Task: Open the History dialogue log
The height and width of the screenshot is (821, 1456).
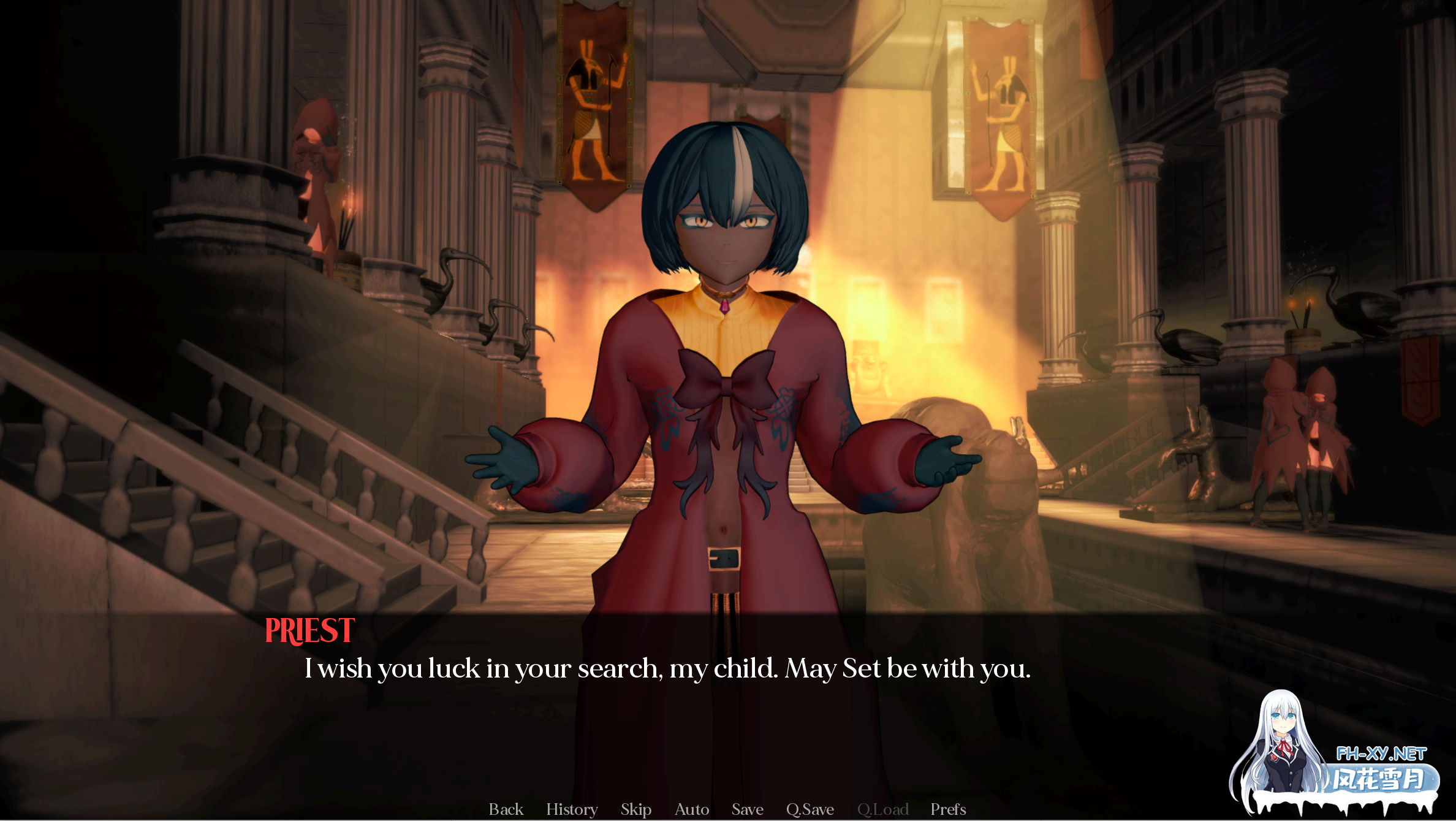Action: pyautogui.click(x=572, y=809)
